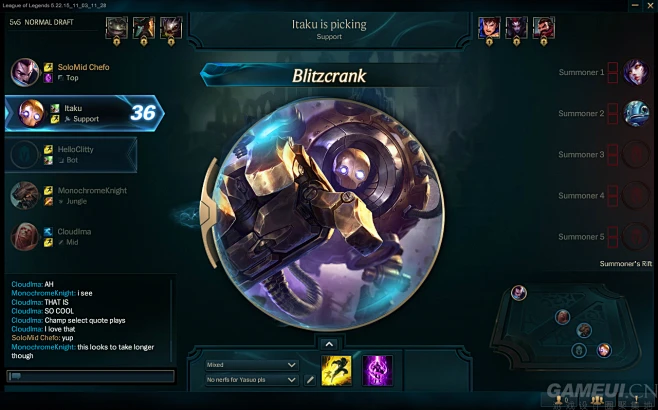Click the Summoner 2 enemy champion portrait

coord(635,113)
